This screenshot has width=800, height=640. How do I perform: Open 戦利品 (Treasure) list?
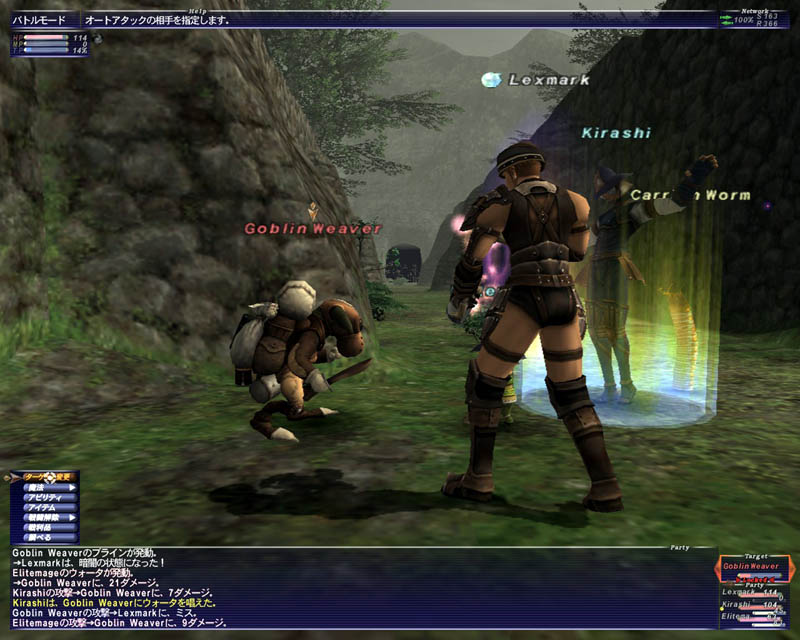point(44,527)
